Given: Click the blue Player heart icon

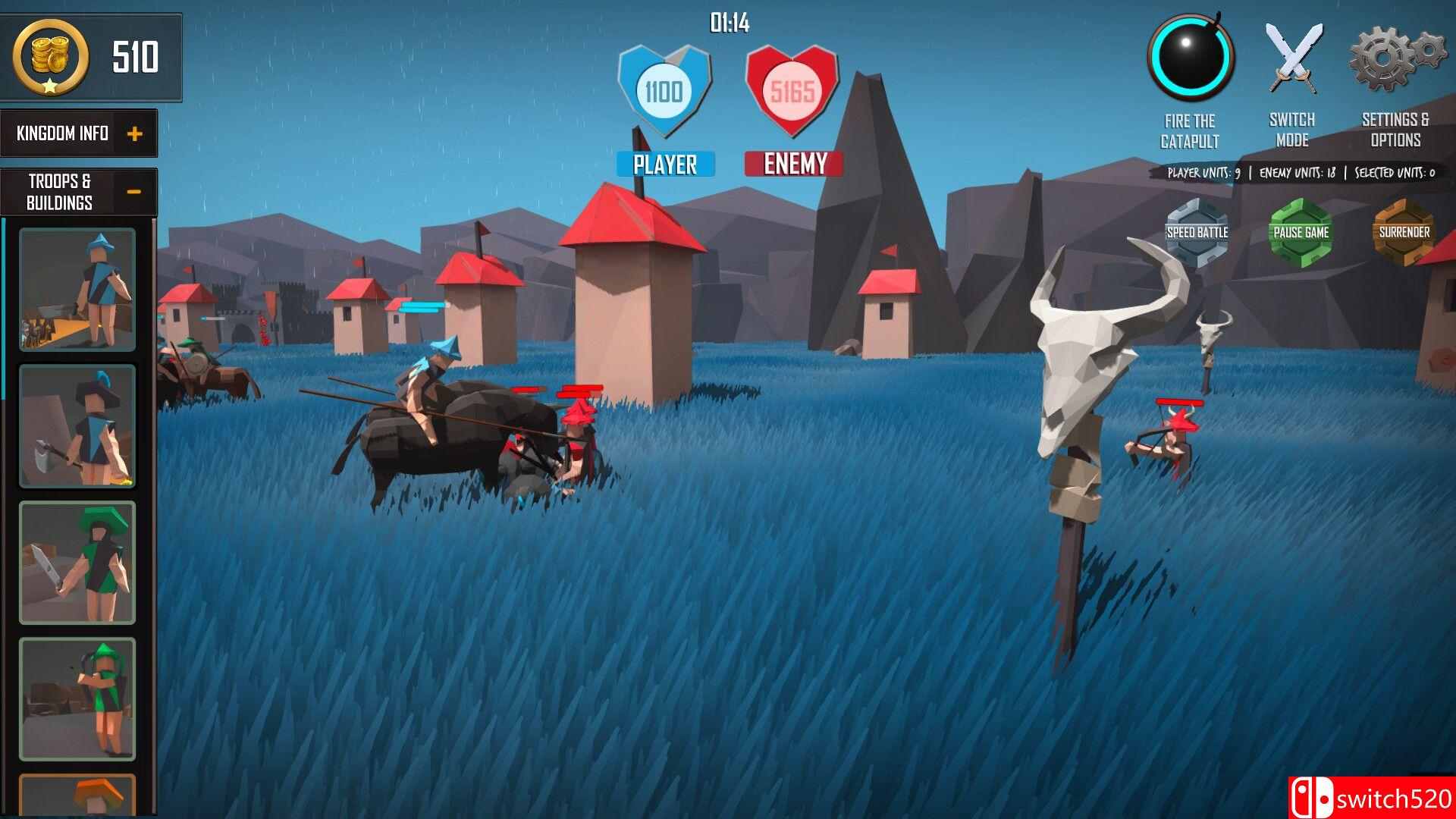Looking at the screenshot, I should pos(665,87).
